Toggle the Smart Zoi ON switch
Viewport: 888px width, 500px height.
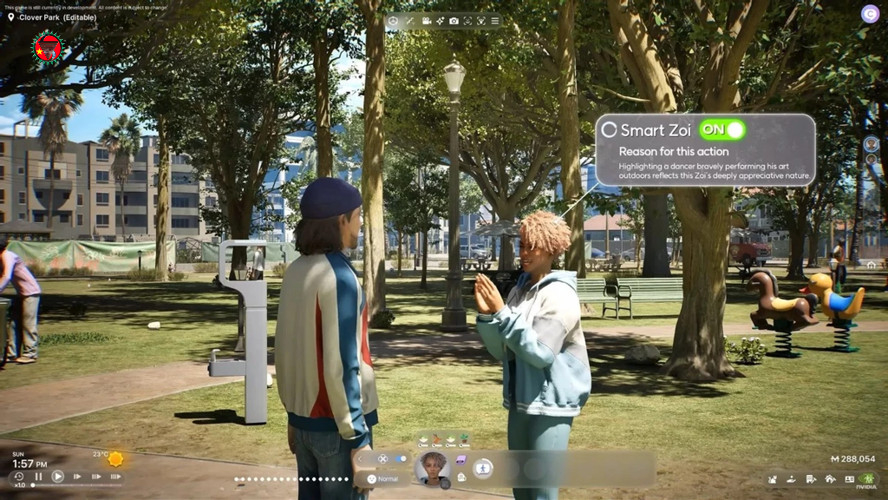(722, 130)
